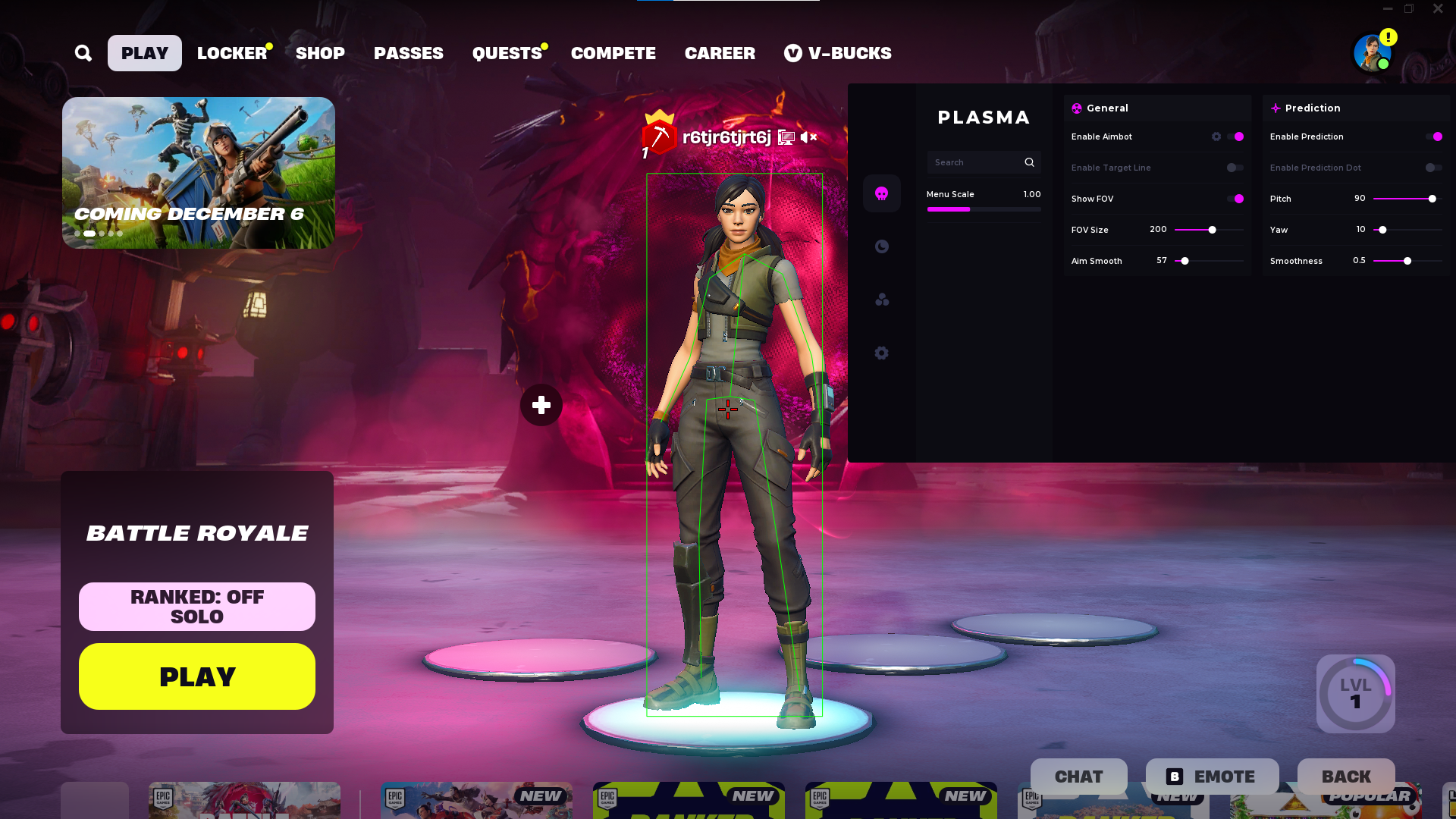Screen dimensions: 1456x819
Task: Start matchmaking with the yellow Play button
Action: [x=197, y=676]
